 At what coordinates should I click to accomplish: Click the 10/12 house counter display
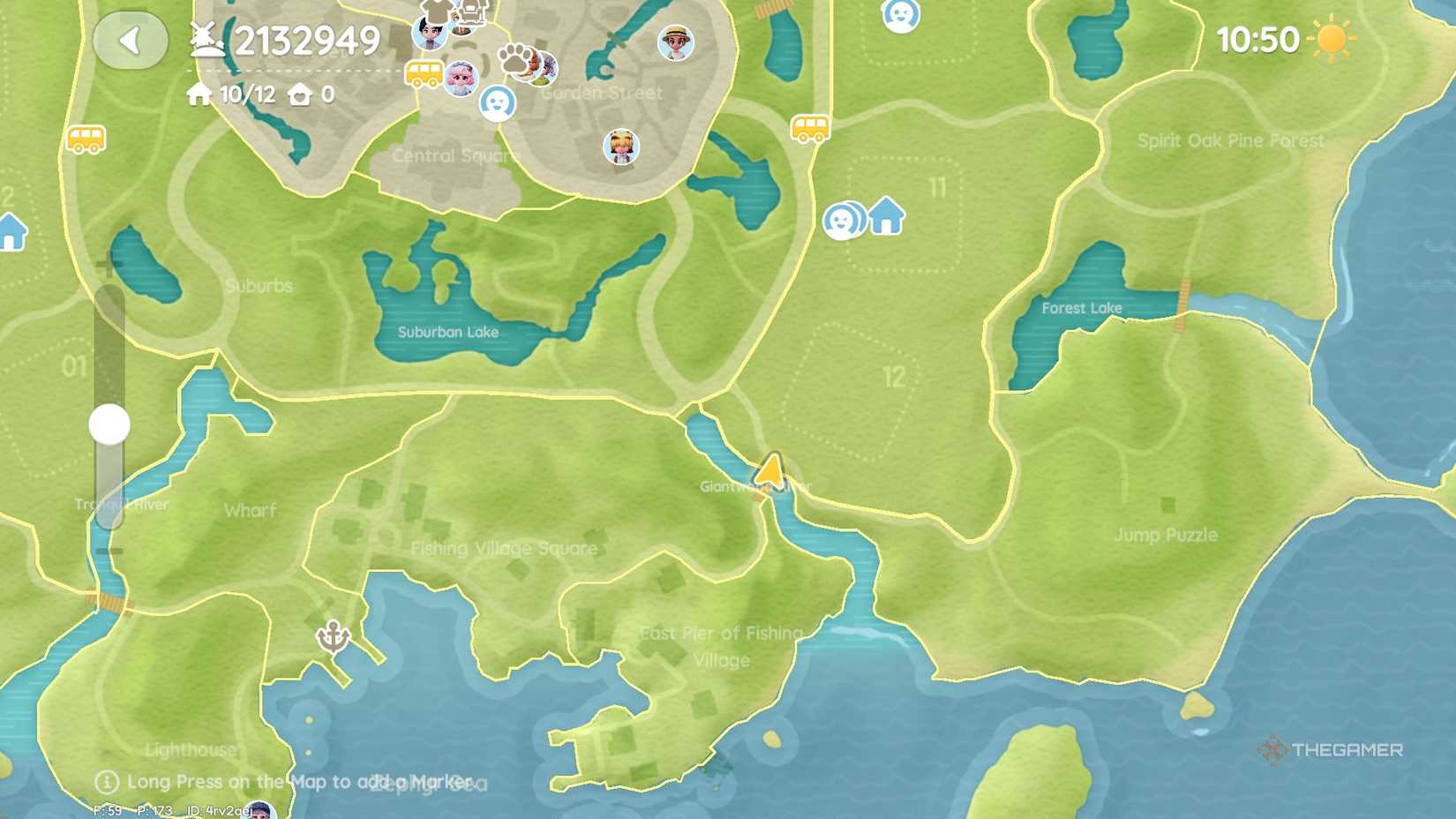tap(245, 93)
